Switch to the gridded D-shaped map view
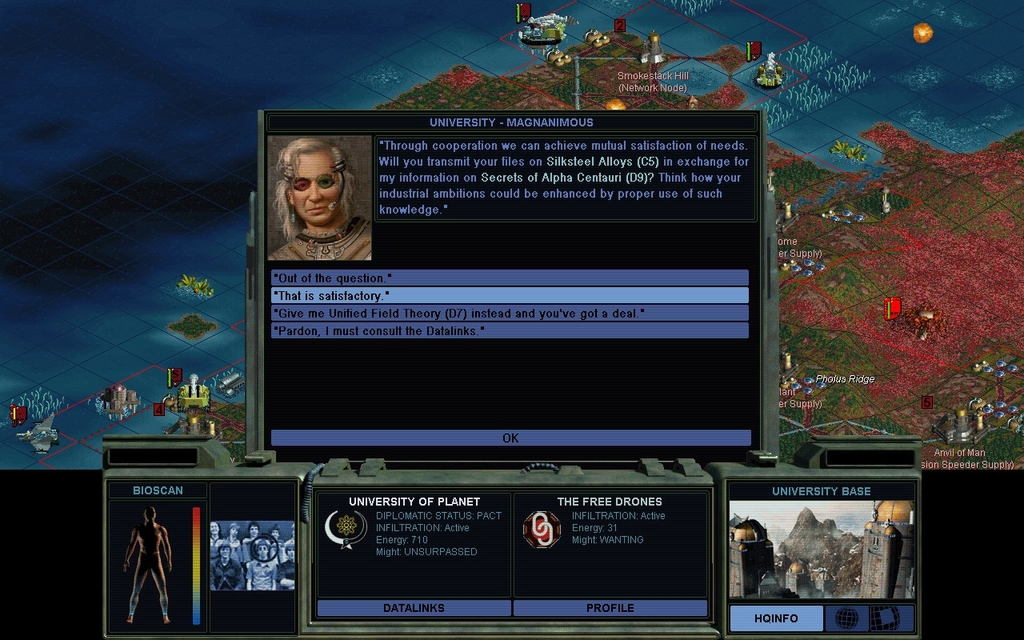1024x640 pixels. click(x=884, y=618)
